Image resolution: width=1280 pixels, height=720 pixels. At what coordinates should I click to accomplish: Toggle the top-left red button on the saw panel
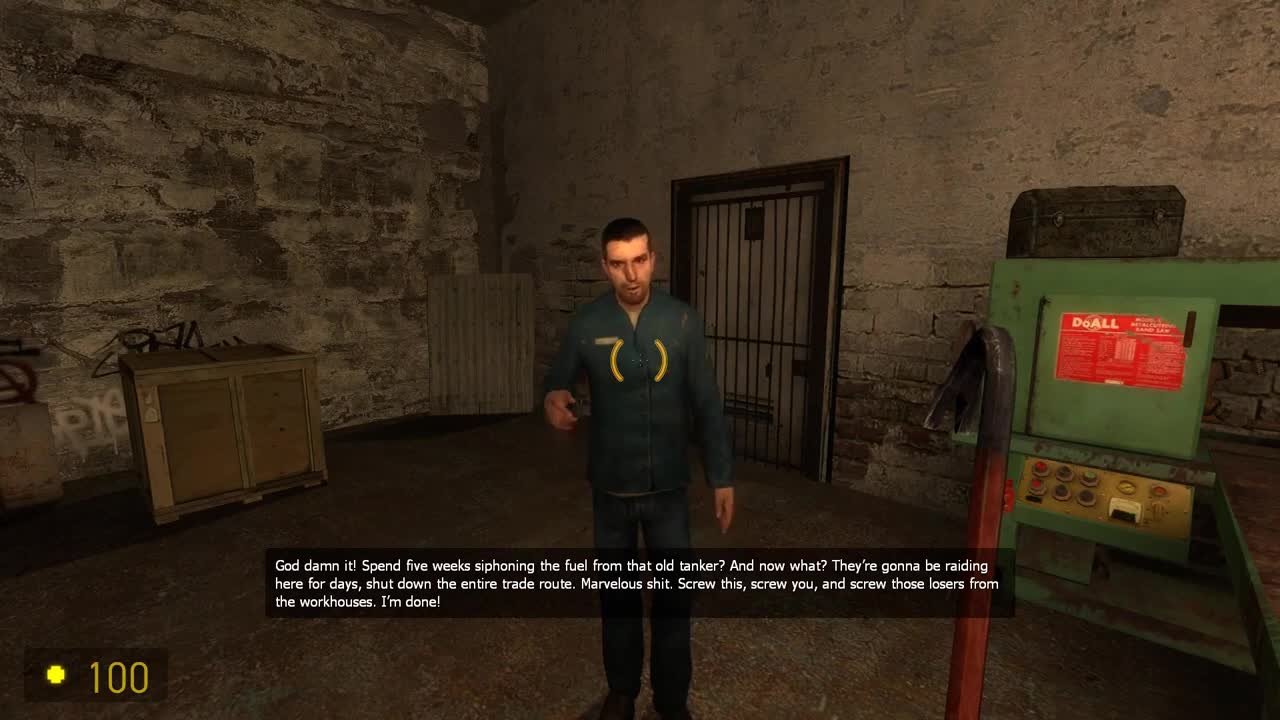[1040, 466]
